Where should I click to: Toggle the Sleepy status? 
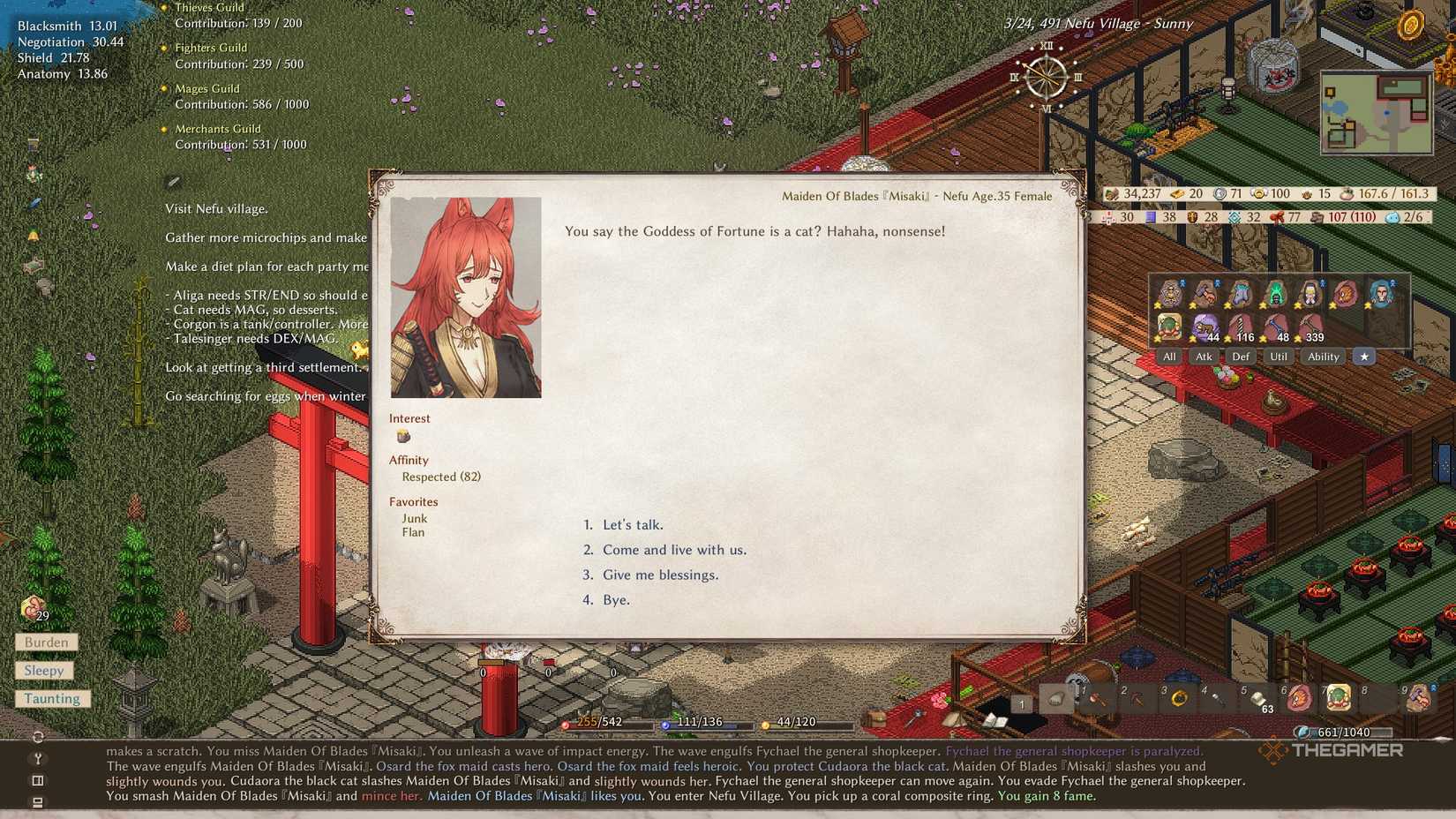pyautogui.click(x=45, y=670)
